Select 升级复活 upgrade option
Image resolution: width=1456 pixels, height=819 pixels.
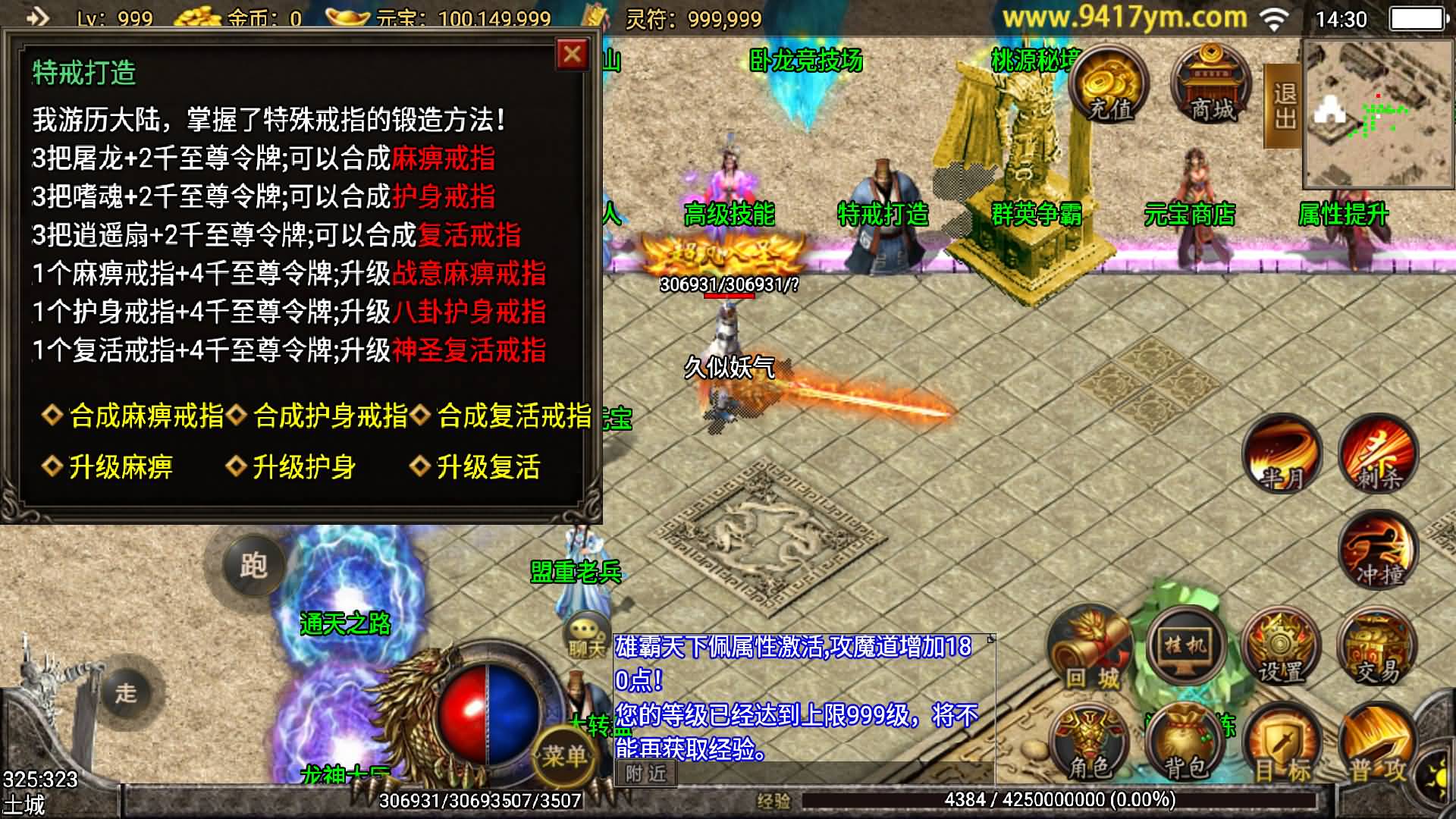[x=488, y=466]
